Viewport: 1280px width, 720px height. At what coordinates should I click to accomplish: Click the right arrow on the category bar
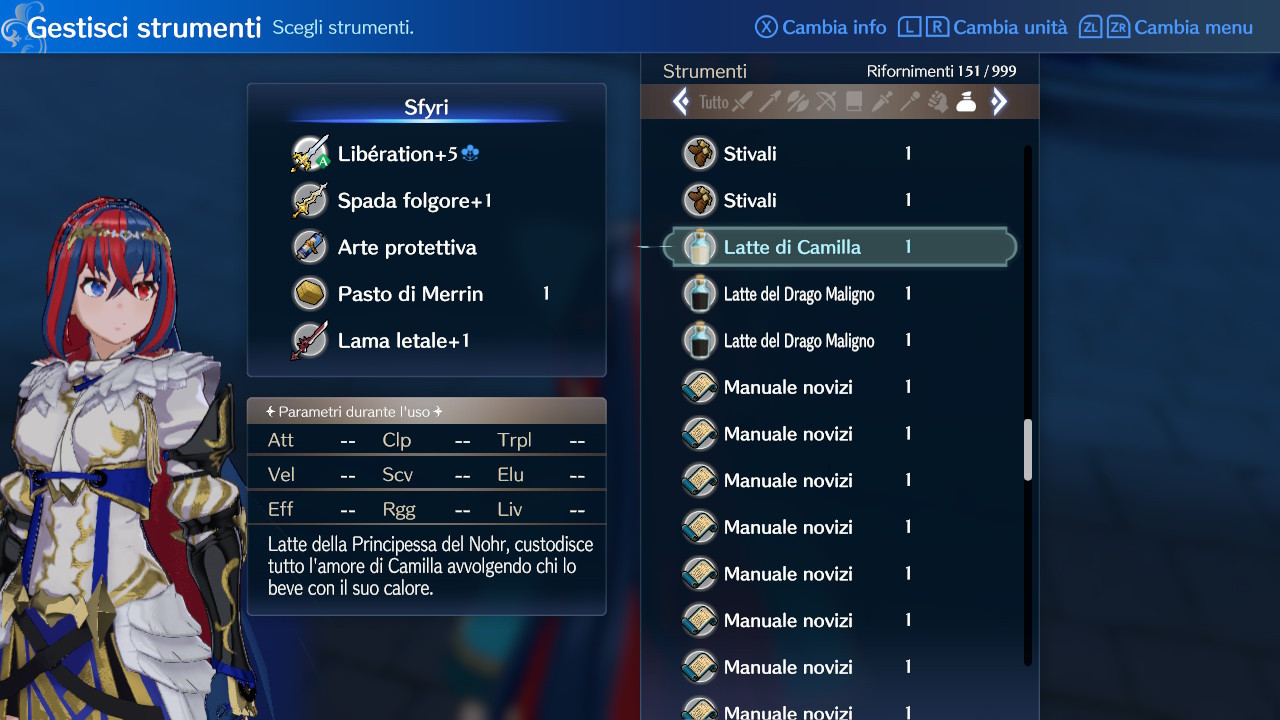[998, 102]
